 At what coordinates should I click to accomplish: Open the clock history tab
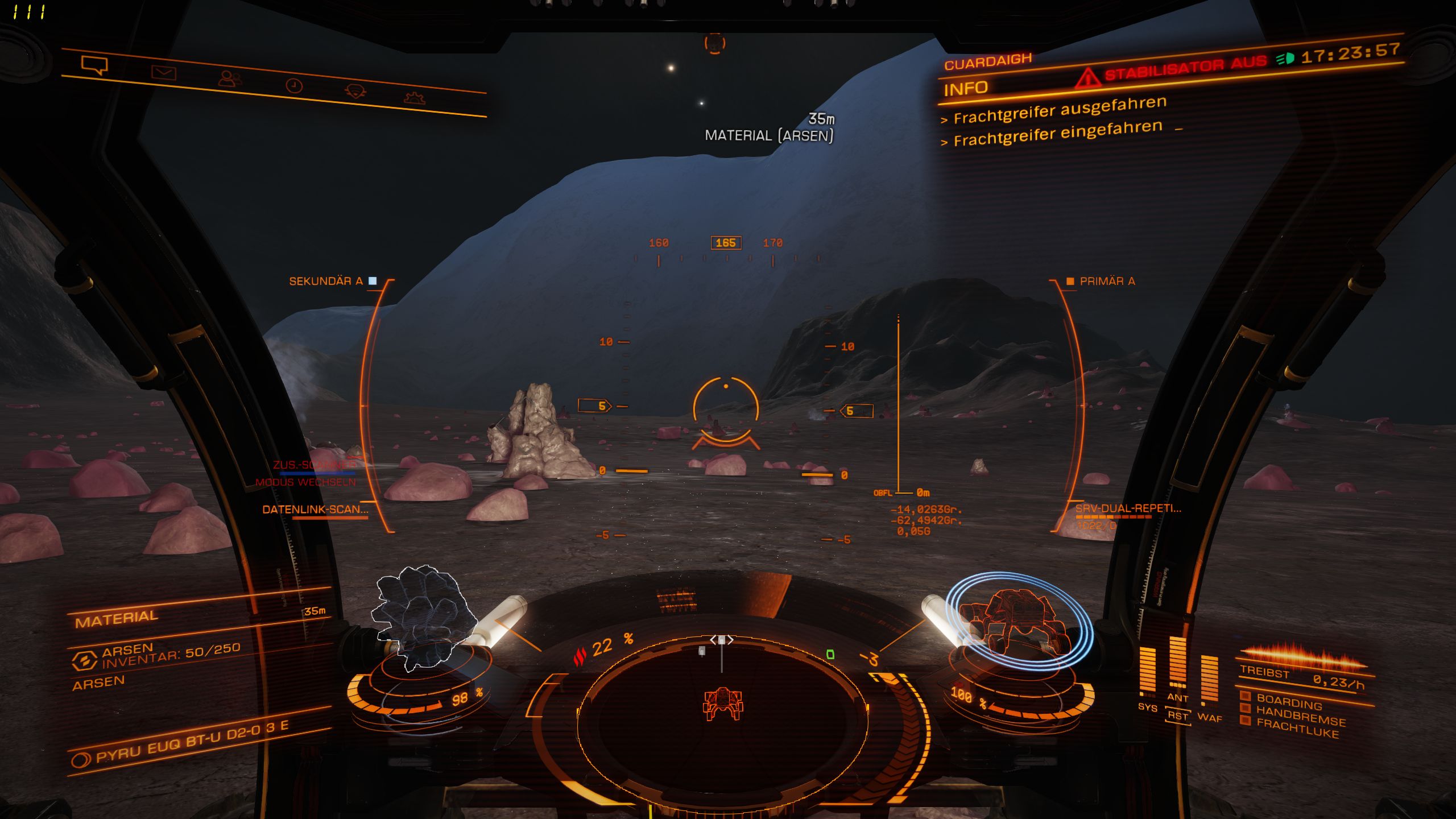click(293, 86)
